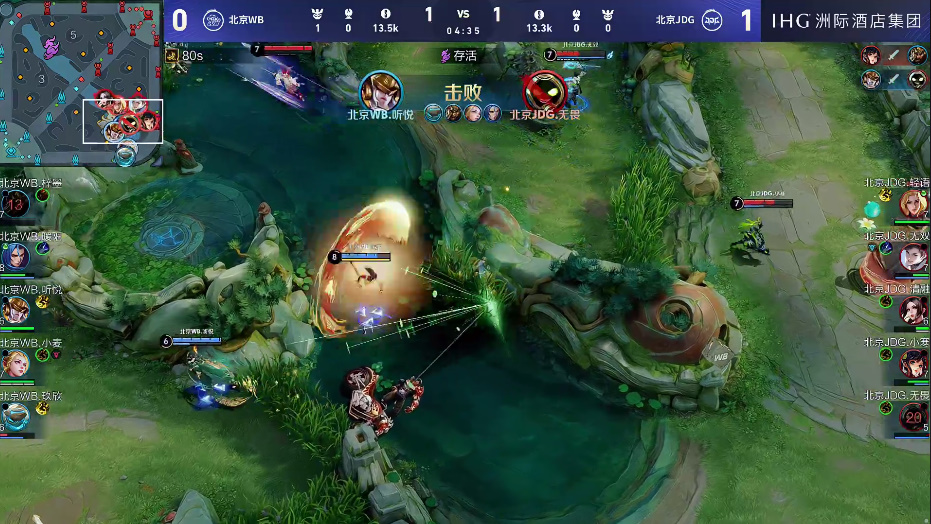
Task: Select 北京JDG.轻语's hero portrait
Action: 913,205
